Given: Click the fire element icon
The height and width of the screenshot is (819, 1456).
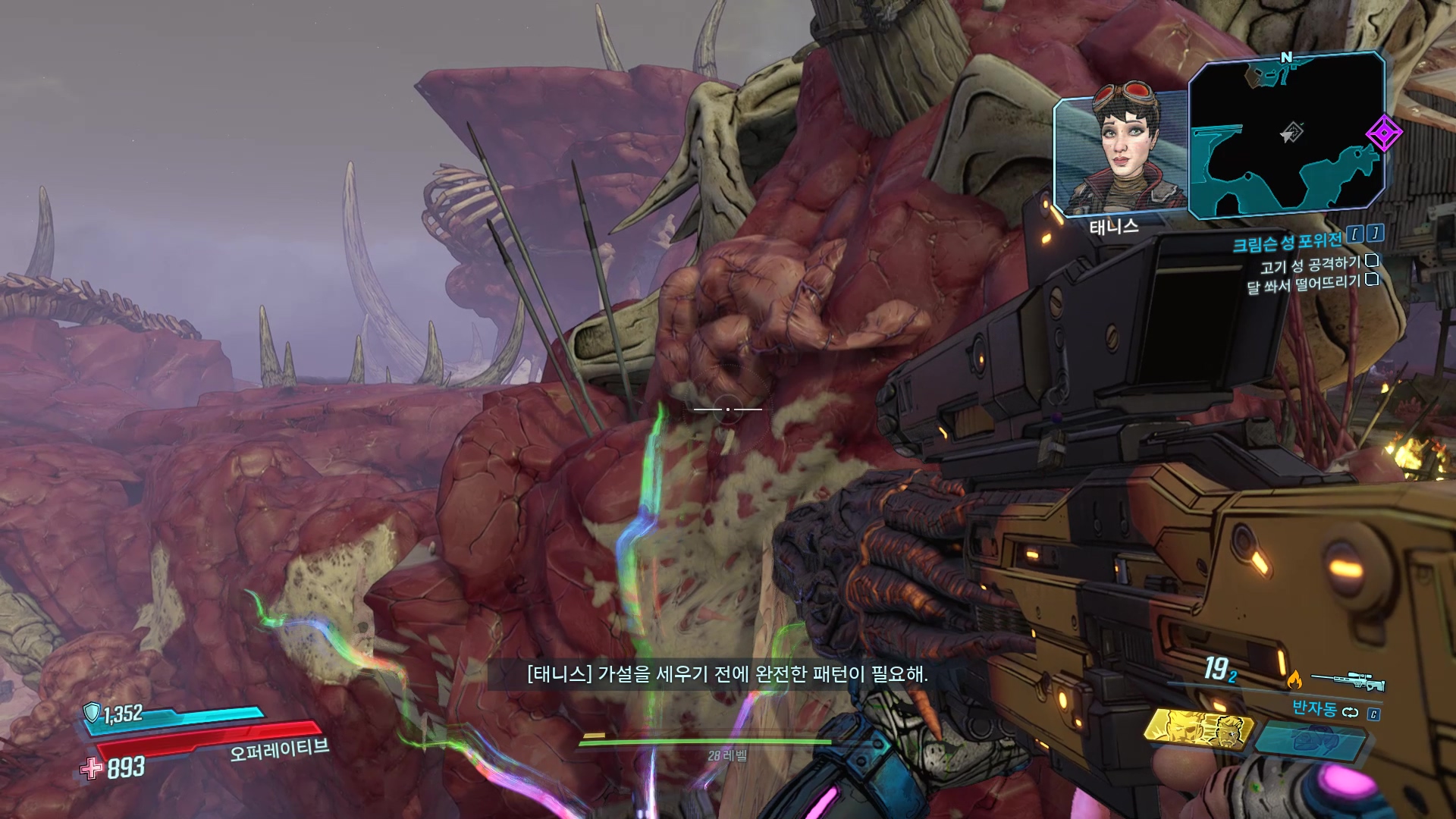Looking at the screenshot, I should 1294,679.
